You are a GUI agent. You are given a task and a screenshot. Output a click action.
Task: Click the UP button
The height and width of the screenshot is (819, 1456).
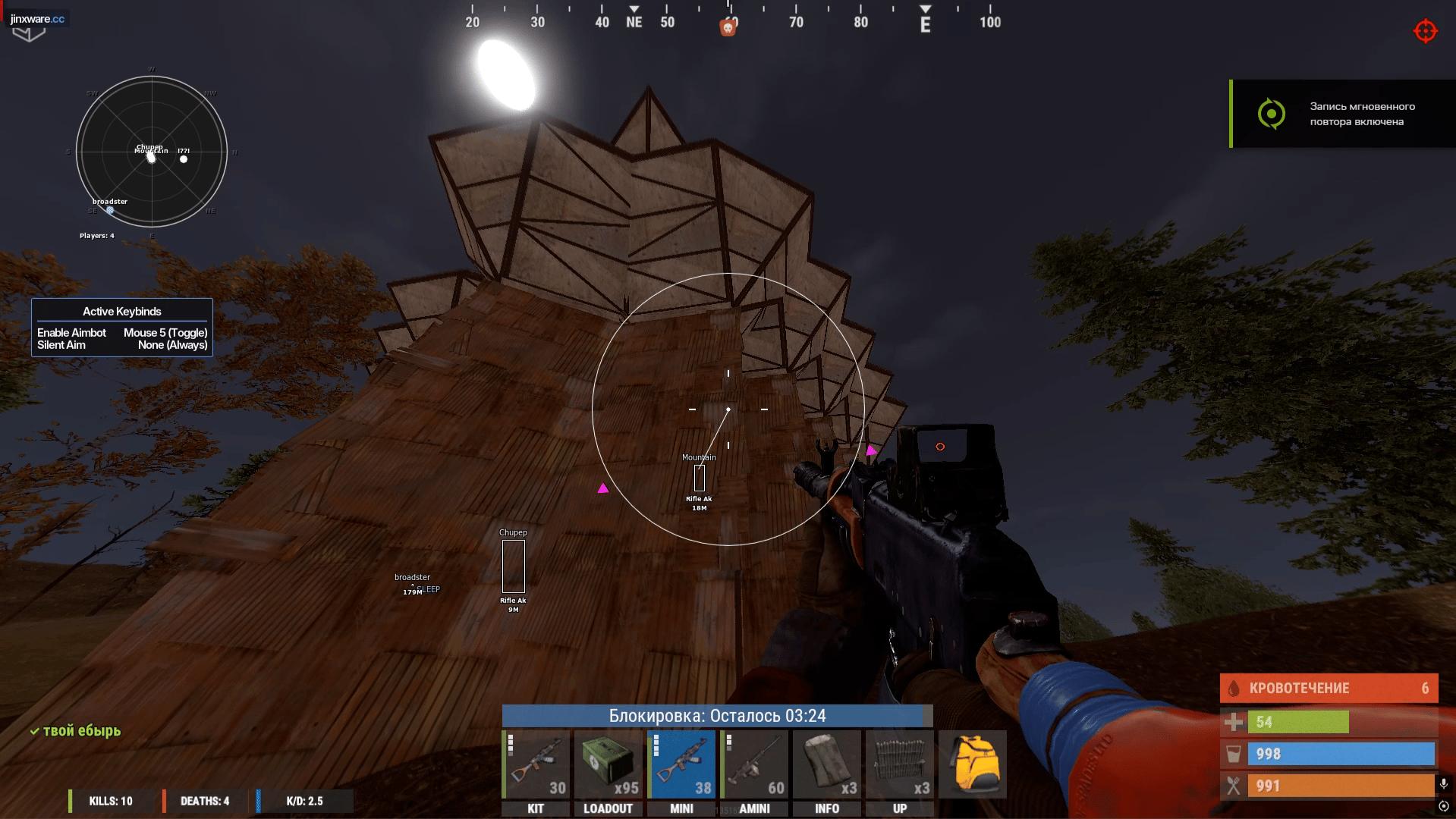click(900, 808)
